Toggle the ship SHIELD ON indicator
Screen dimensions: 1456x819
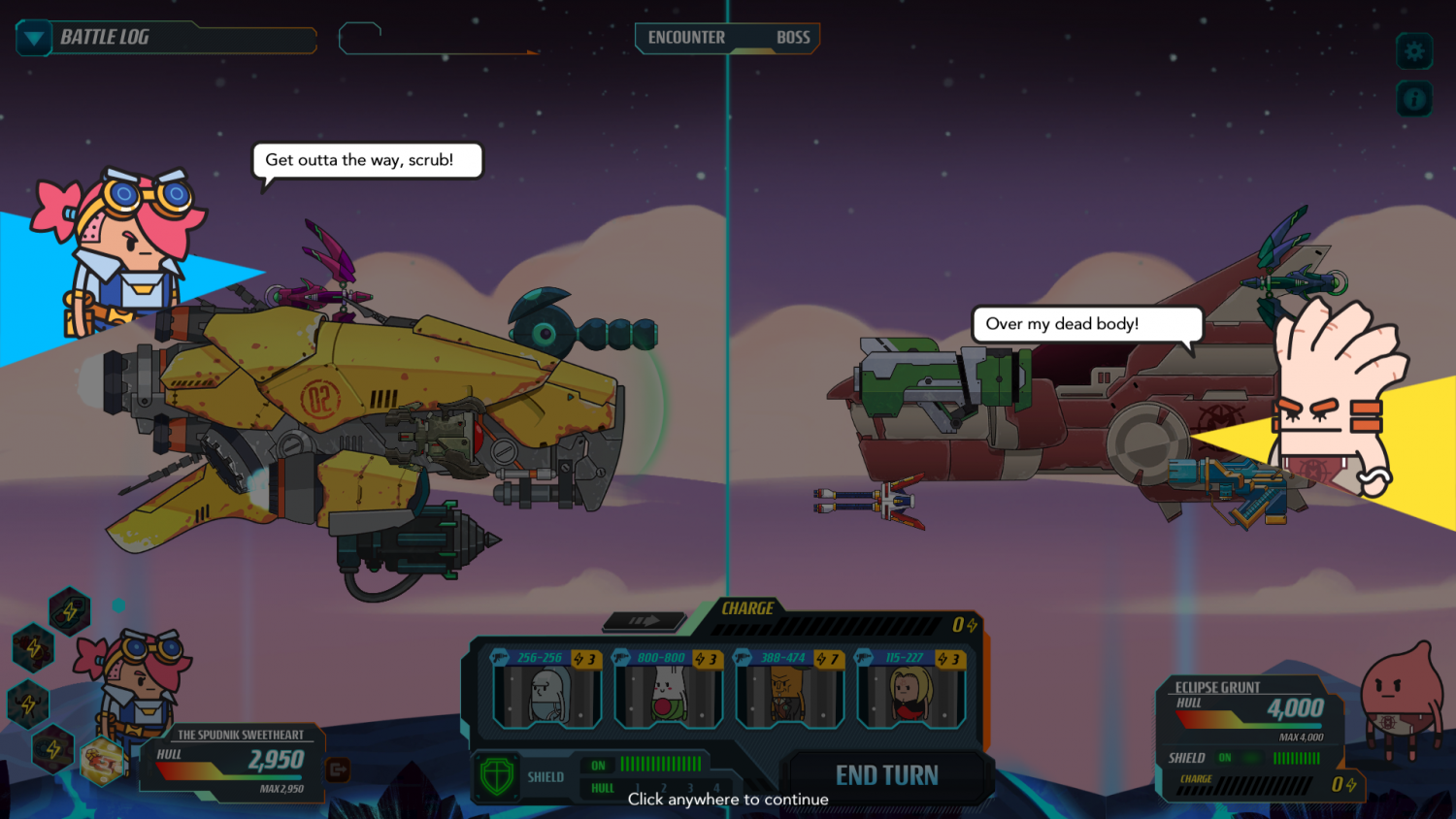[598, 765]
